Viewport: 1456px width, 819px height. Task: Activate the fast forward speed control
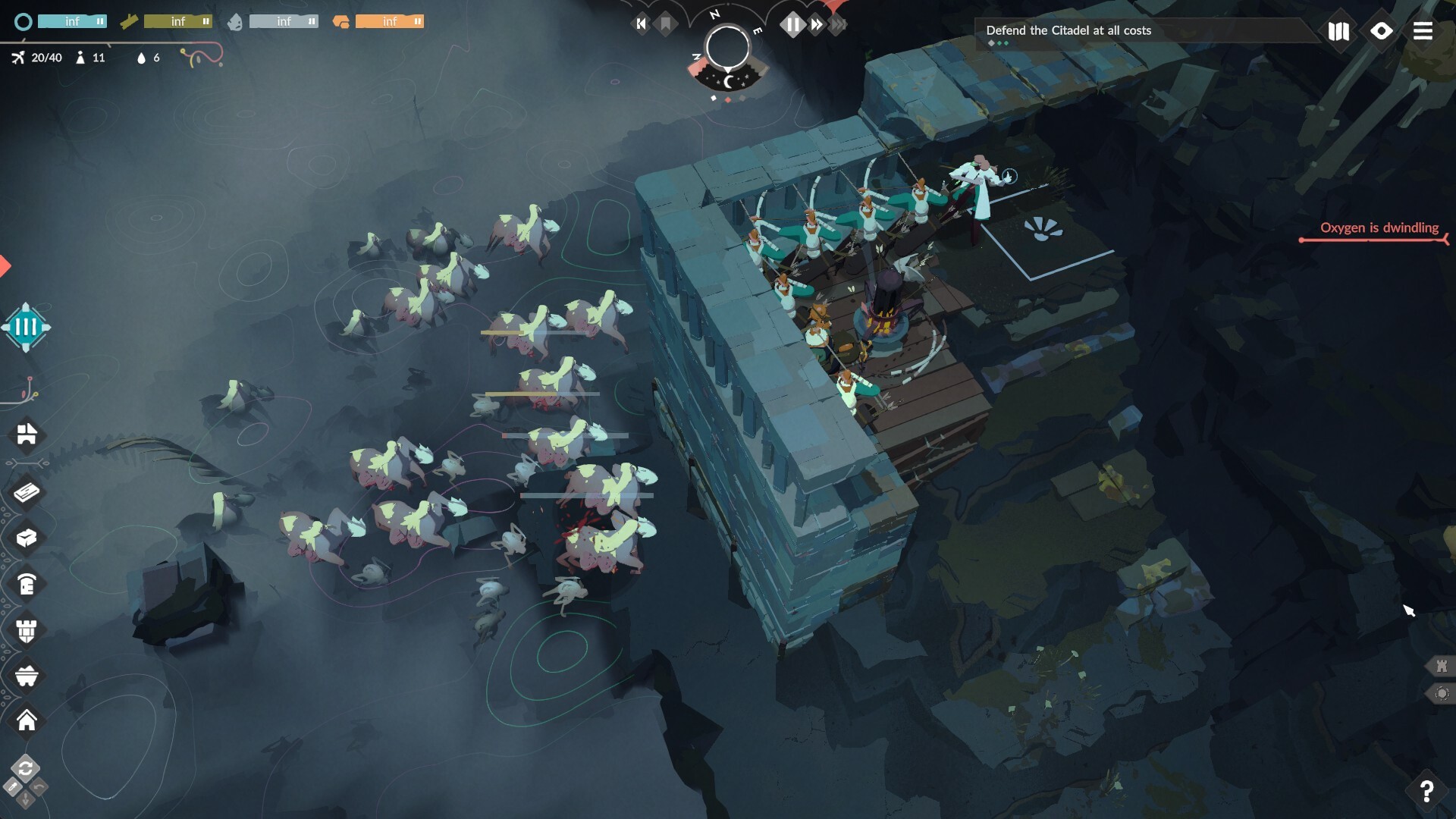coord(817,25)
